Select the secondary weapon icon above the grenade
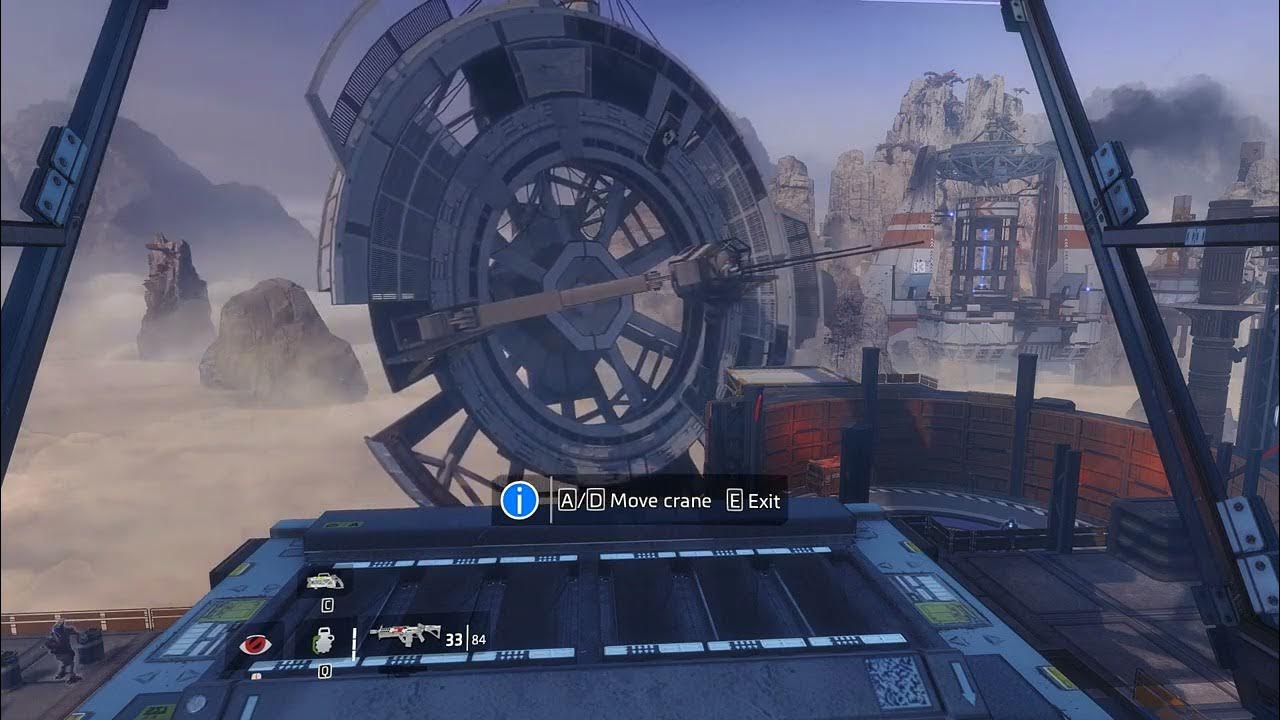 click(x=325, y=581)
